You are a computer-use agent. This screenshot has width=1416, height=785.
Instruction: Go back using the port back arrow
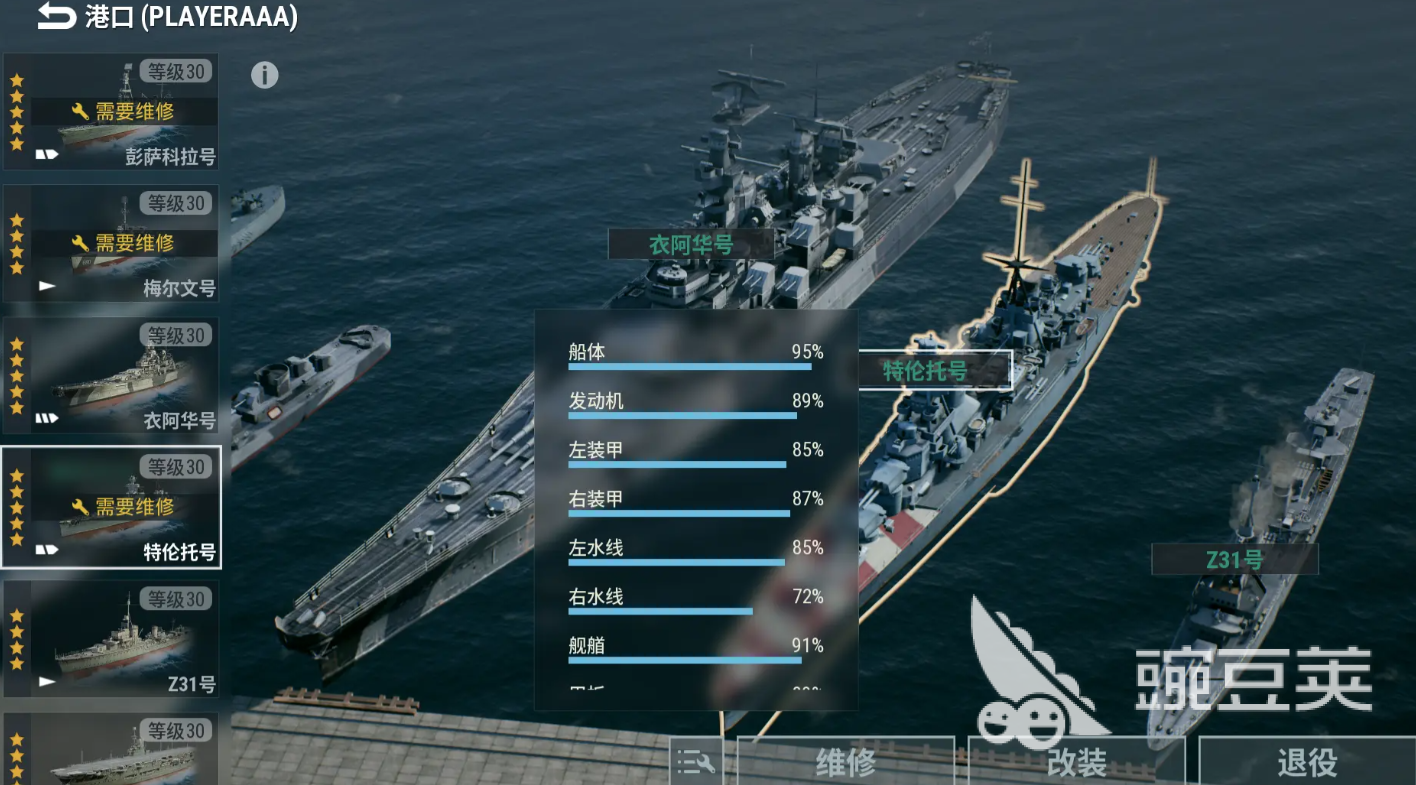click(57, 17)
